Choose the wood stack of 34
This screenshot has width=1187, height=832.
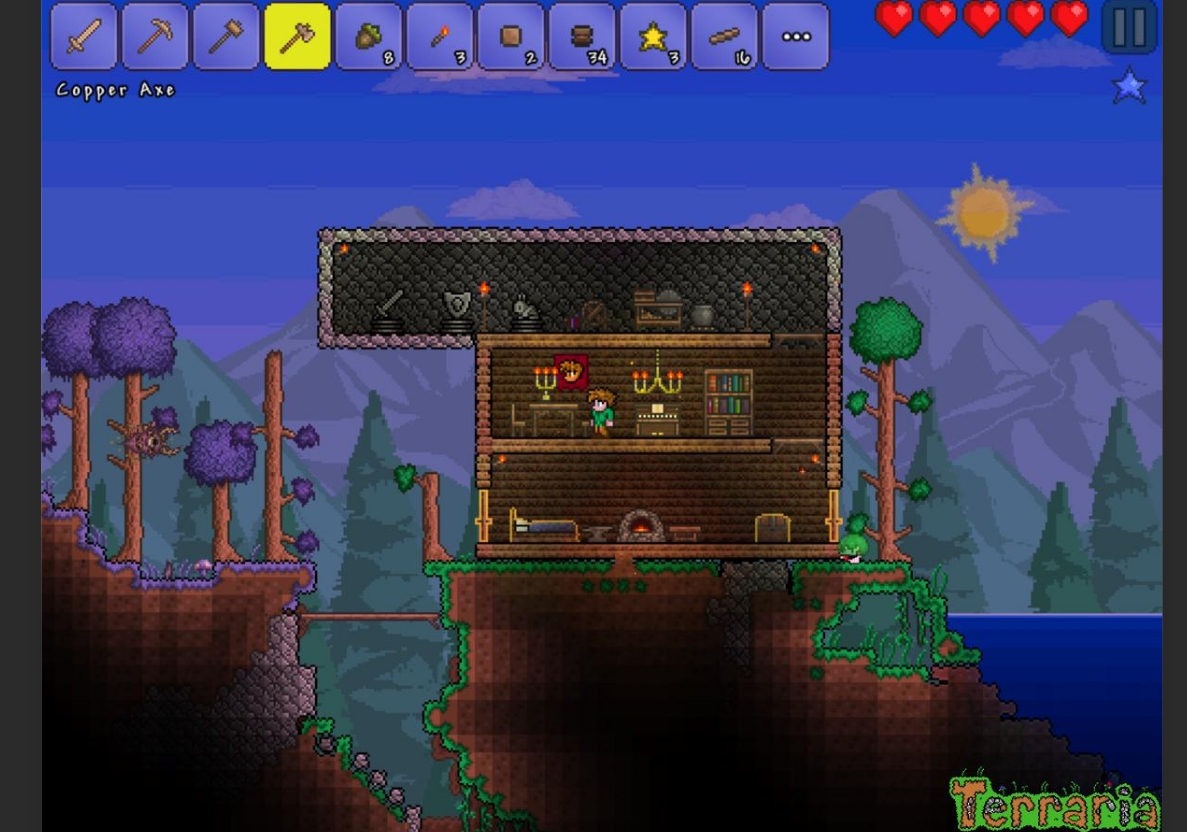click(583, 37)
